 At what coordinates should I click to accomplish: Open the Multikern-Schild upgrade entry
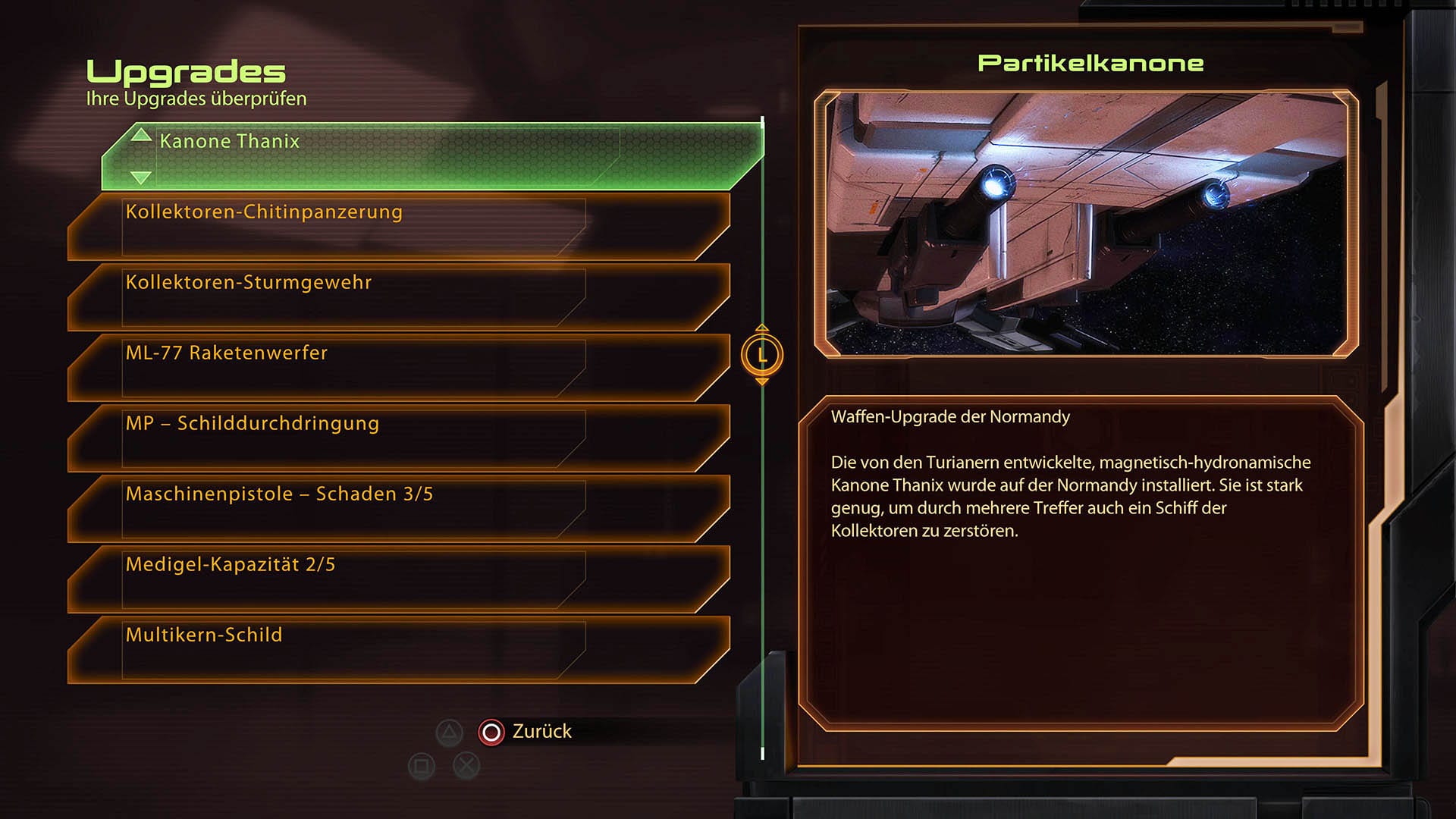pos(398,649)
